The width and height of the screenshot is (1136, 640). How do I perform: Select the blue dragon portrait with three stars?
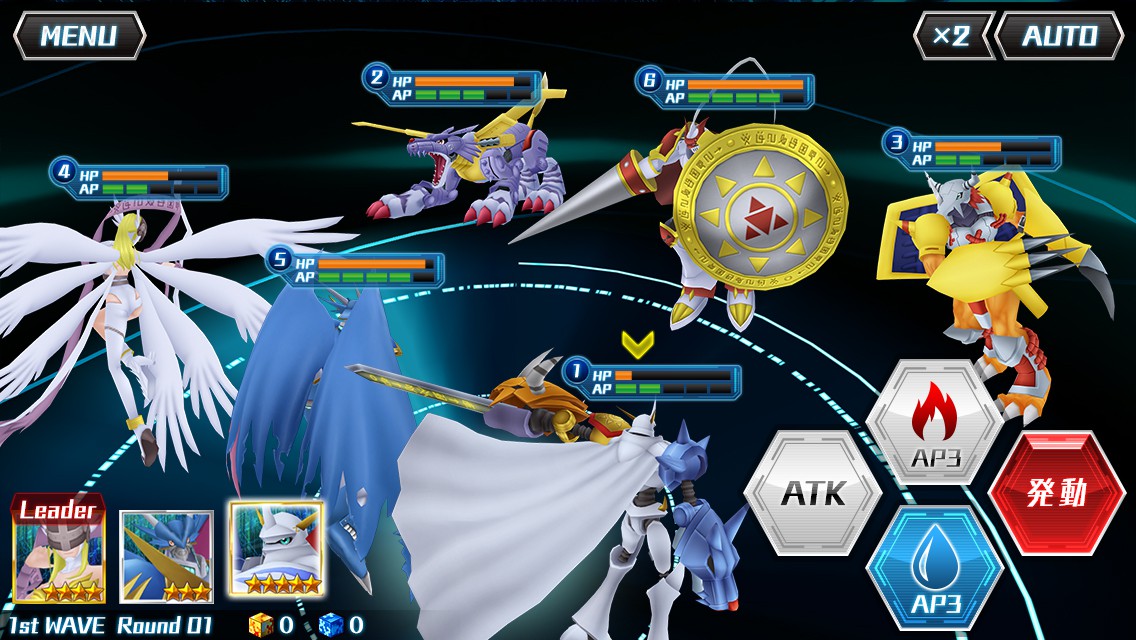click(166, 556)
